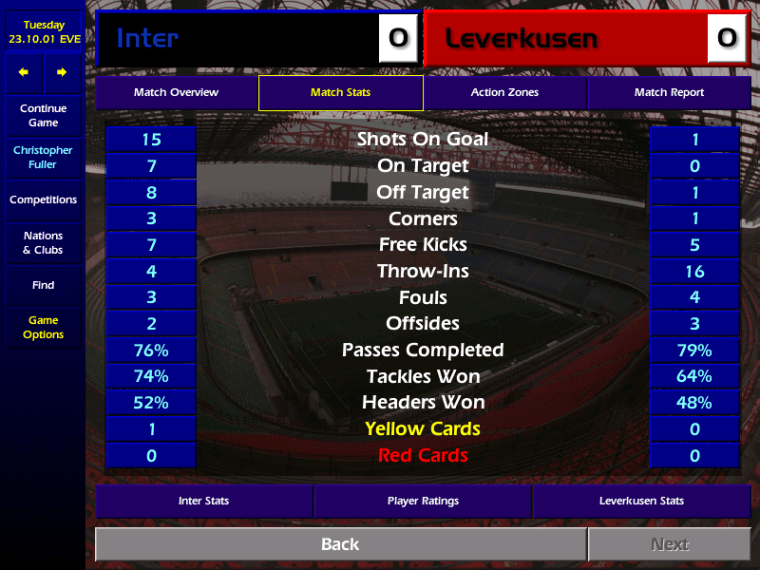Click the right yellow navigation arrow
Image resolution: width=760 pixels, height=570 pixels.
(62, 72)
